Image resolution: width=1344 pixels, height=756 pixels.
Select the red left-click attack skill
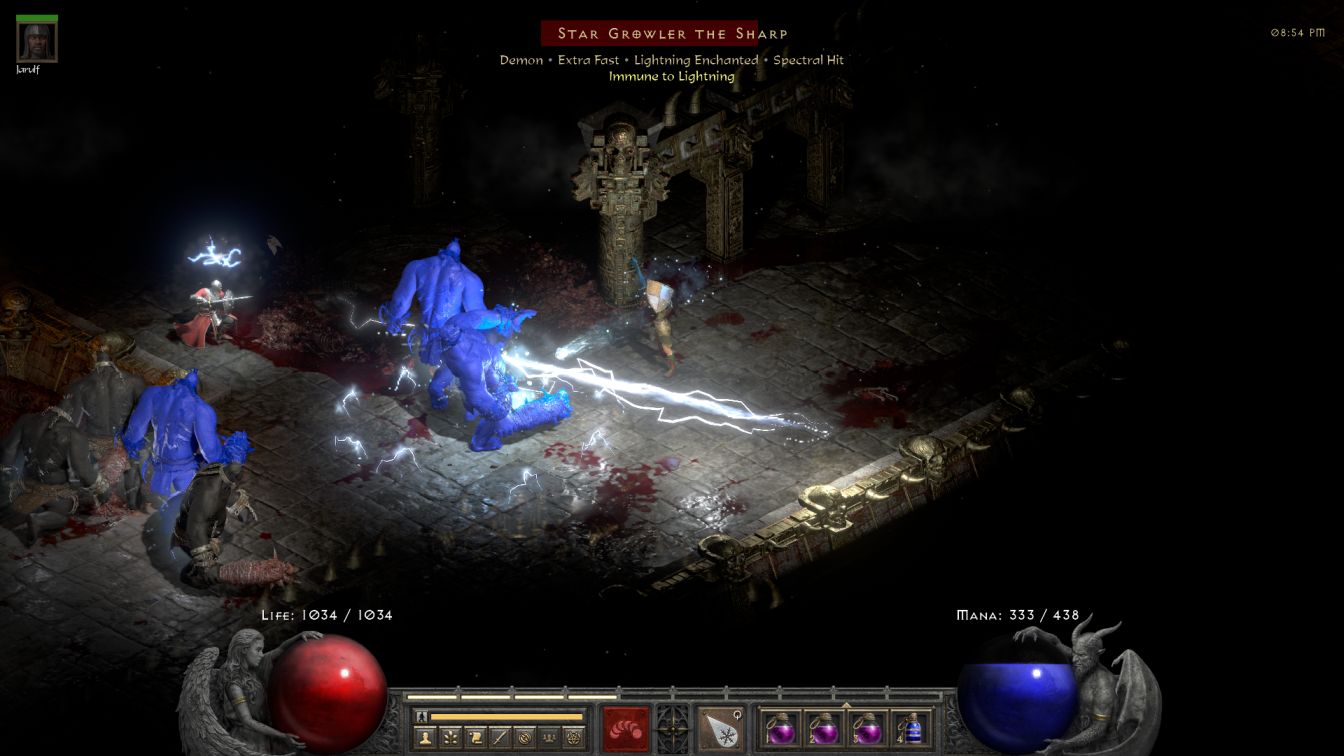pos(625,728)
